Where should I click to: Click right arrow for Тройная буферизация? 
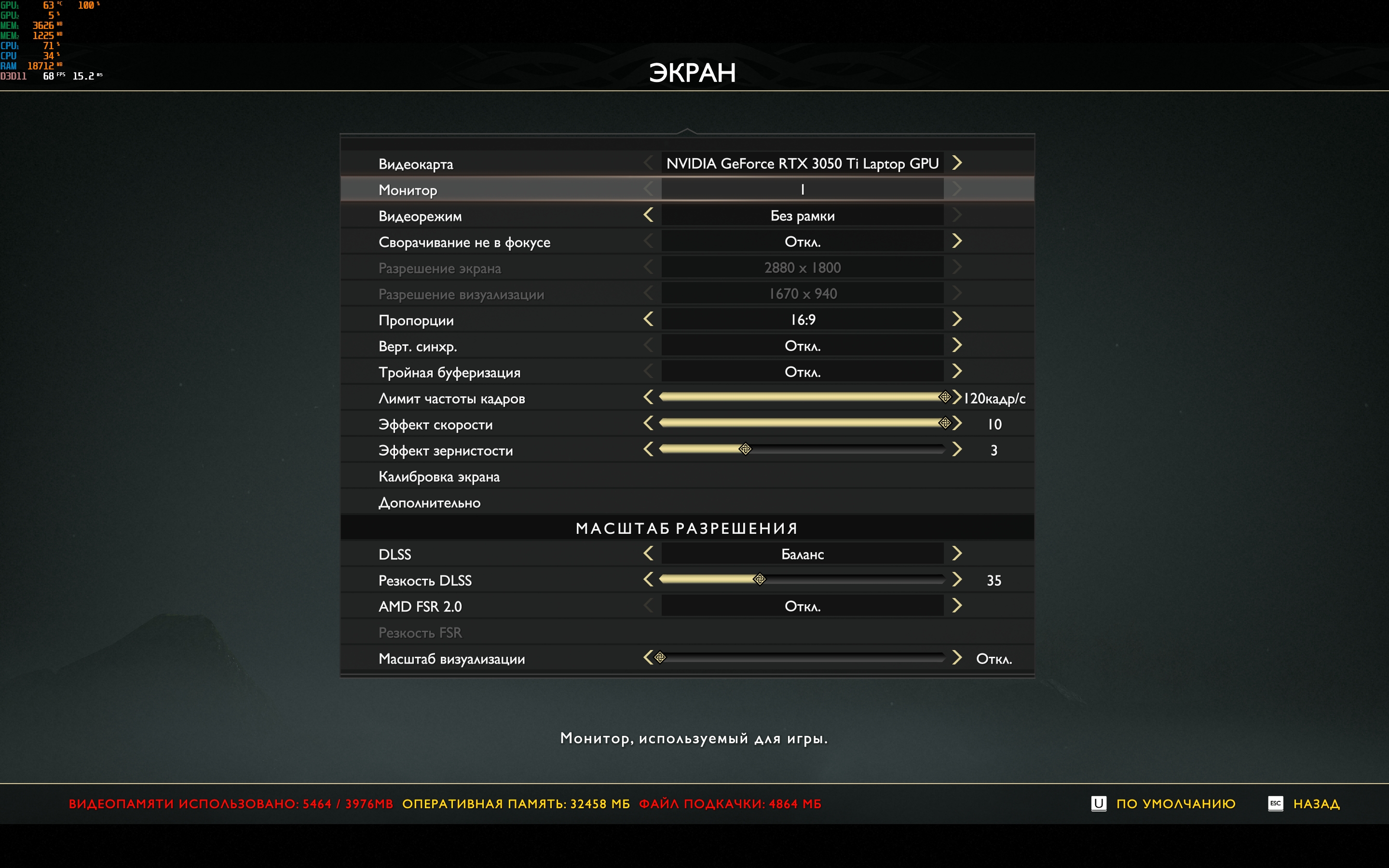[956, 371]
